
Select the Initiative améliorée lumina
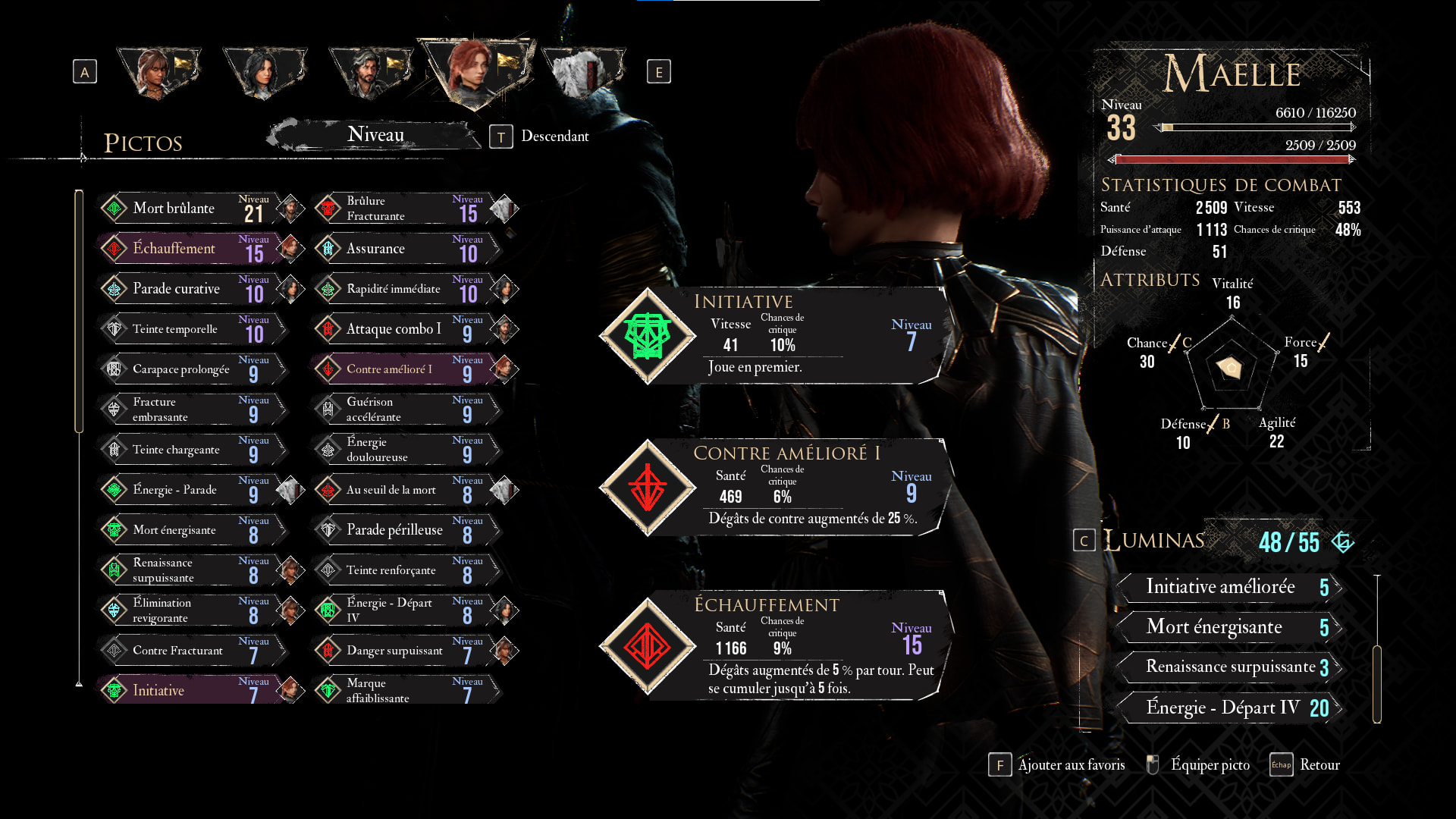pyautogui.click(x=1228, y=587)
